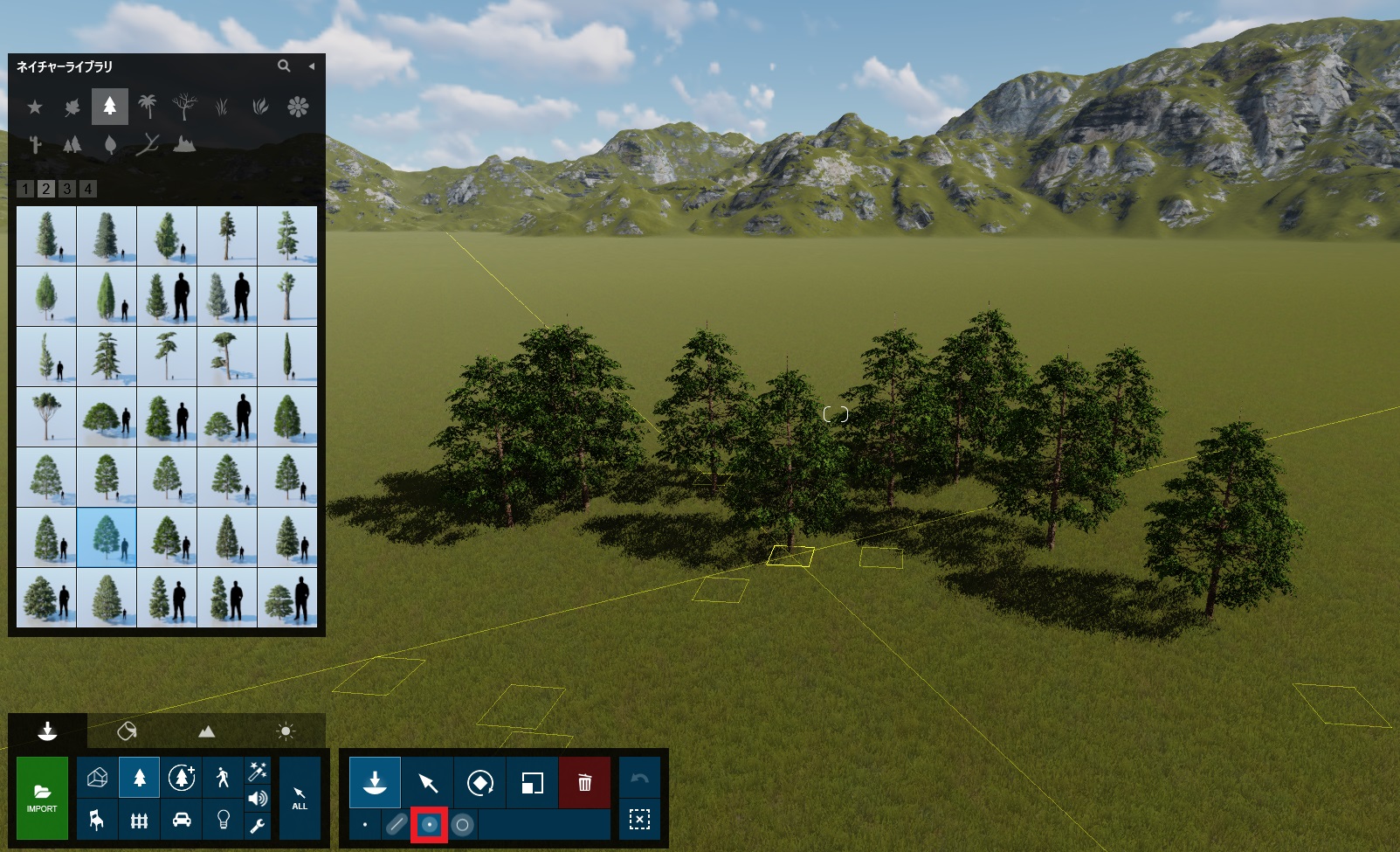The width and height of the screenshot is (1400, 852).
Task: Click the green IMPORT button
Action: (x=42, y=798)
